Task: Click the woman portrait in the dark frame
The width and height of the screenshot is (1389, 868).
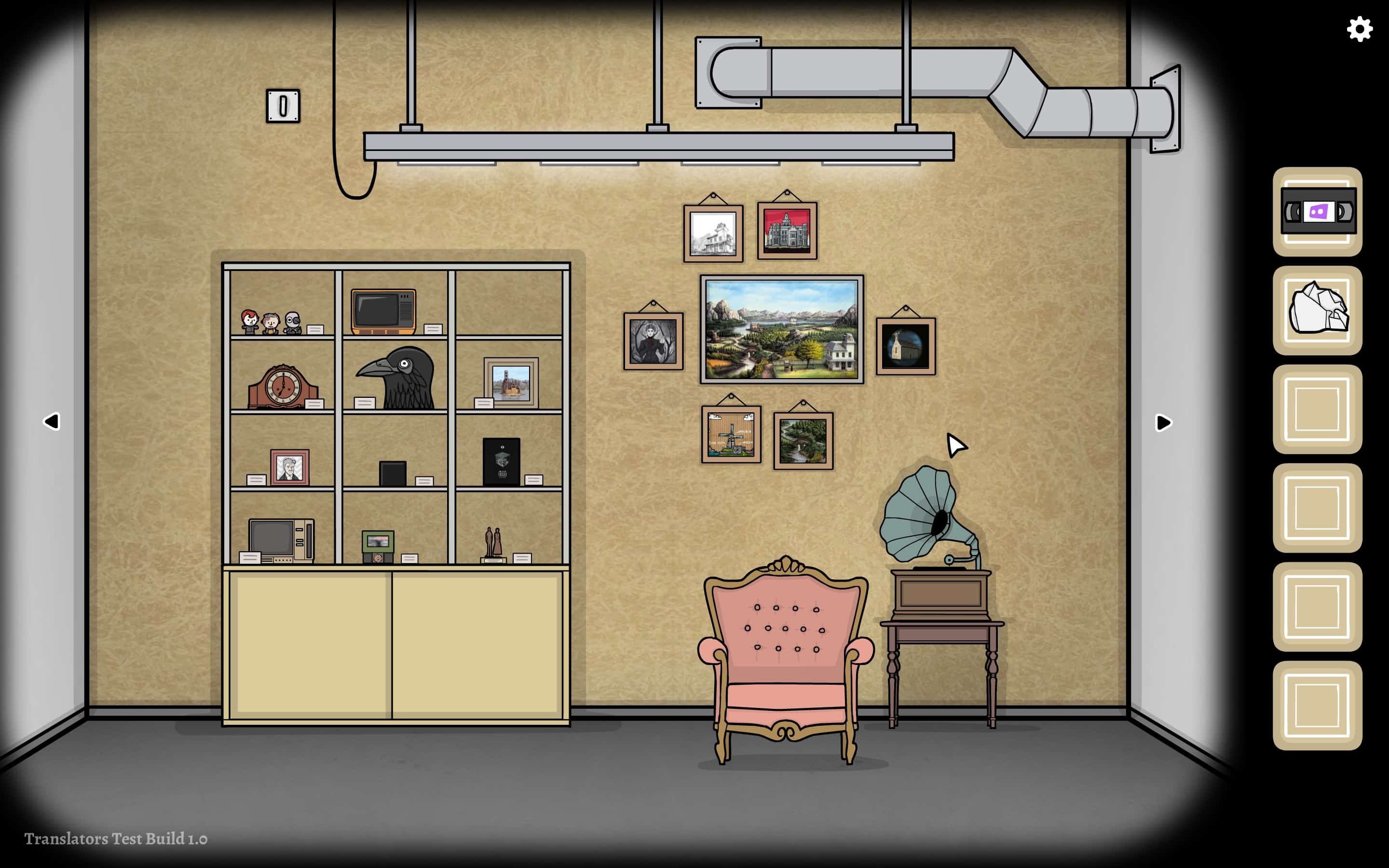Action: pos(653,340)
